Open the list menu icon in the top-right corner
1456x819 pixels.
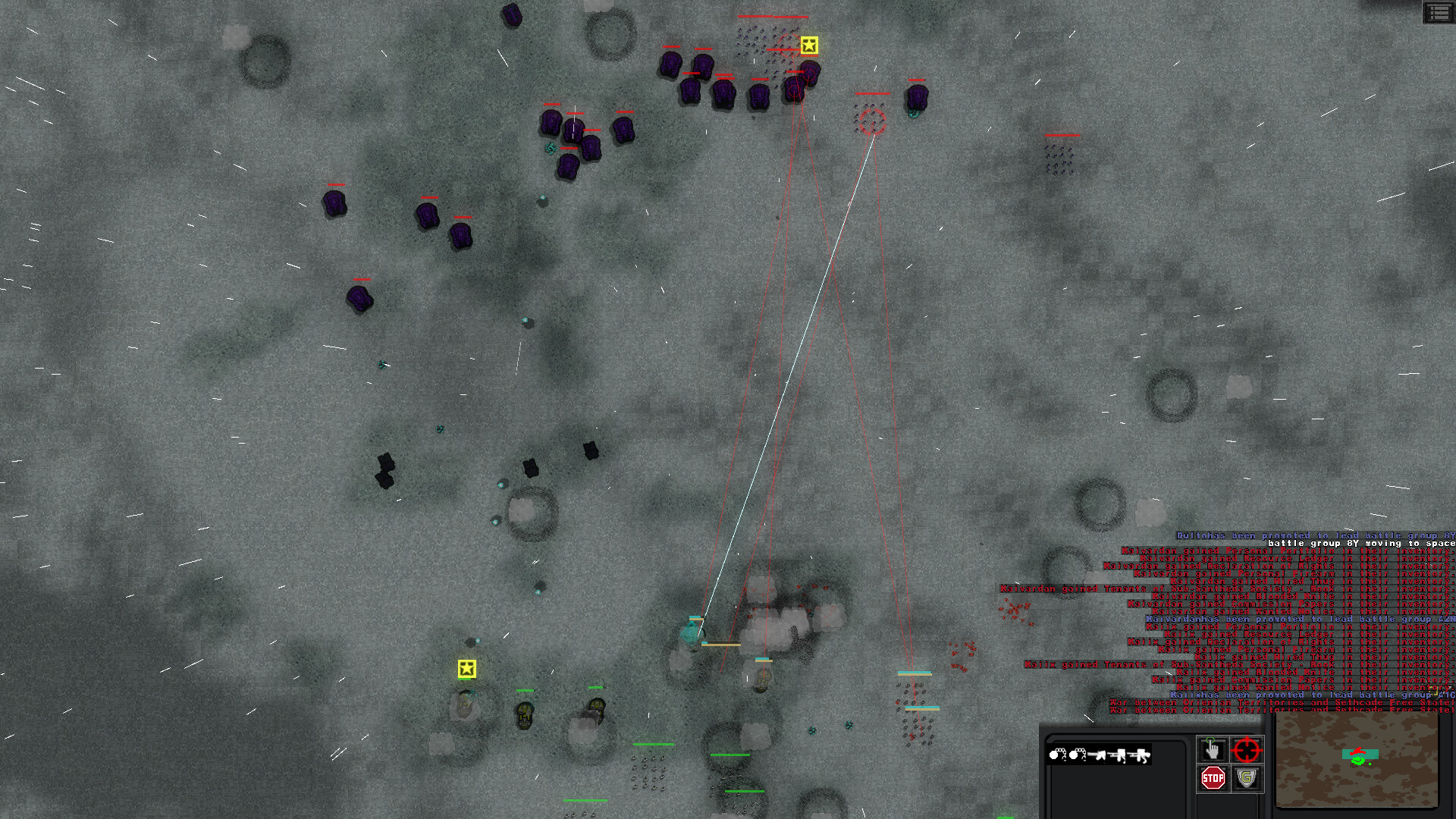[1439, 14]
